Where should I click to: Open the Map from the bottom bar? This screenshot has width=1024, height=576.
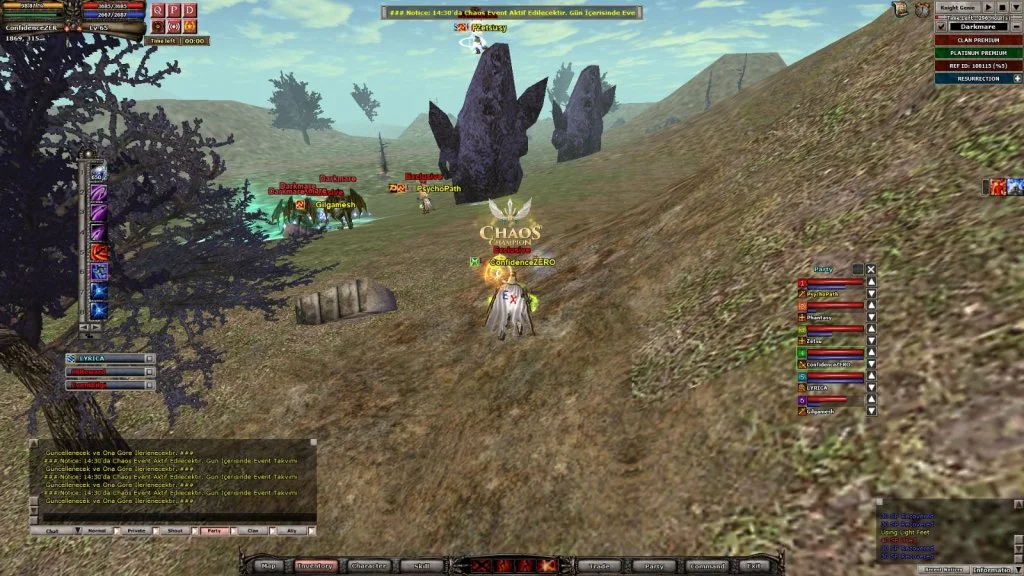[269, 566]
